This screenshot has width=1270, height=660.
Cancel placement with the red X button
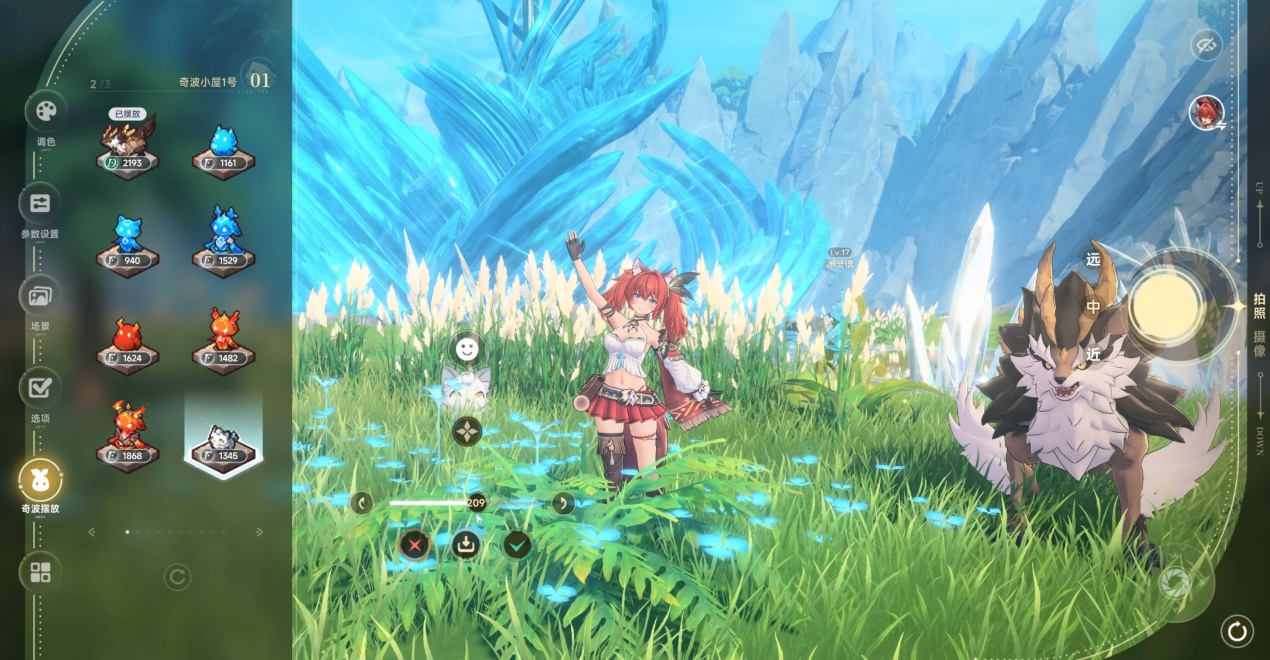pos(414,545)
